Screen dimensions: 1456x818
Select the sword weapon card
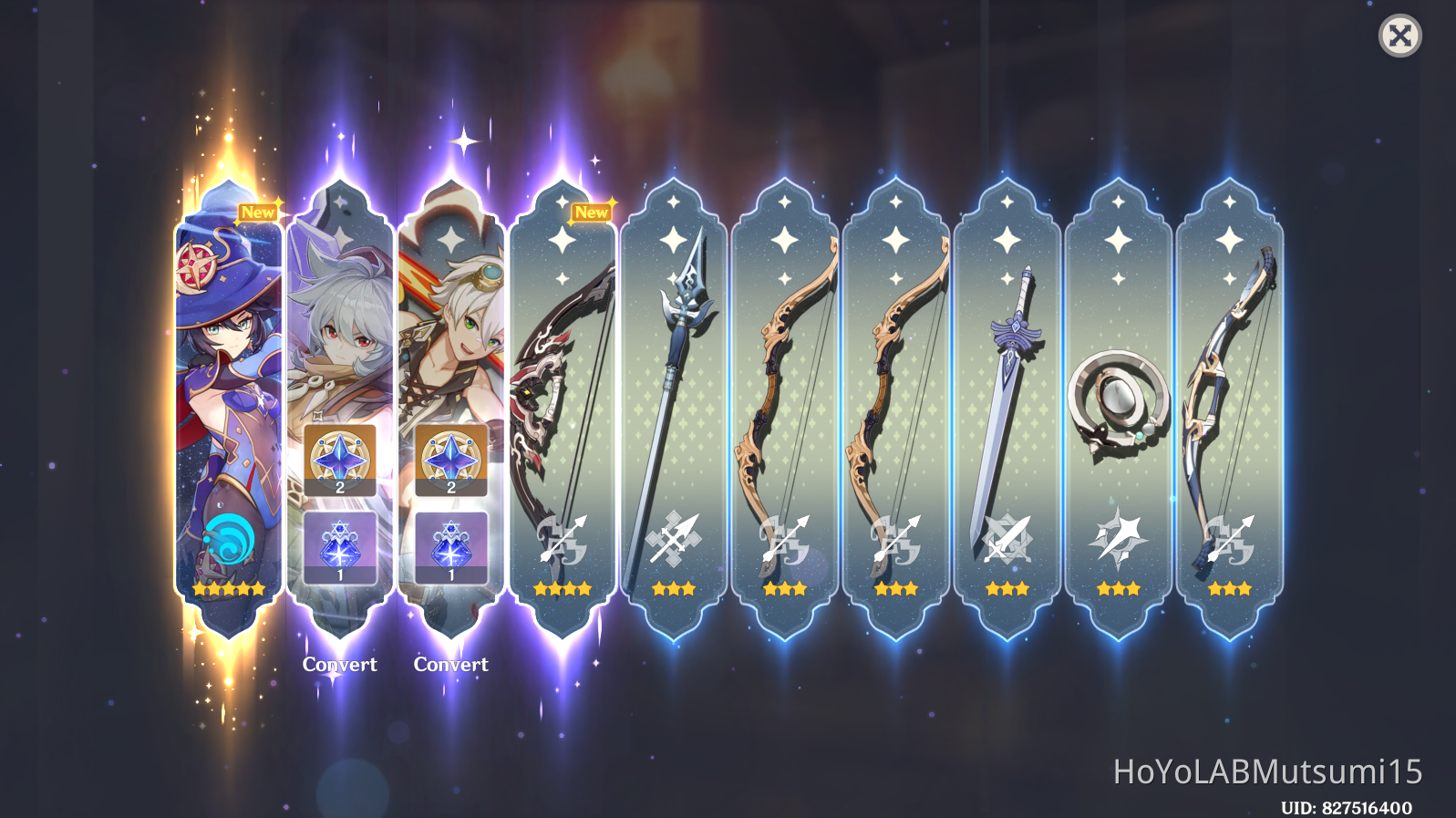pos(1007,392)
